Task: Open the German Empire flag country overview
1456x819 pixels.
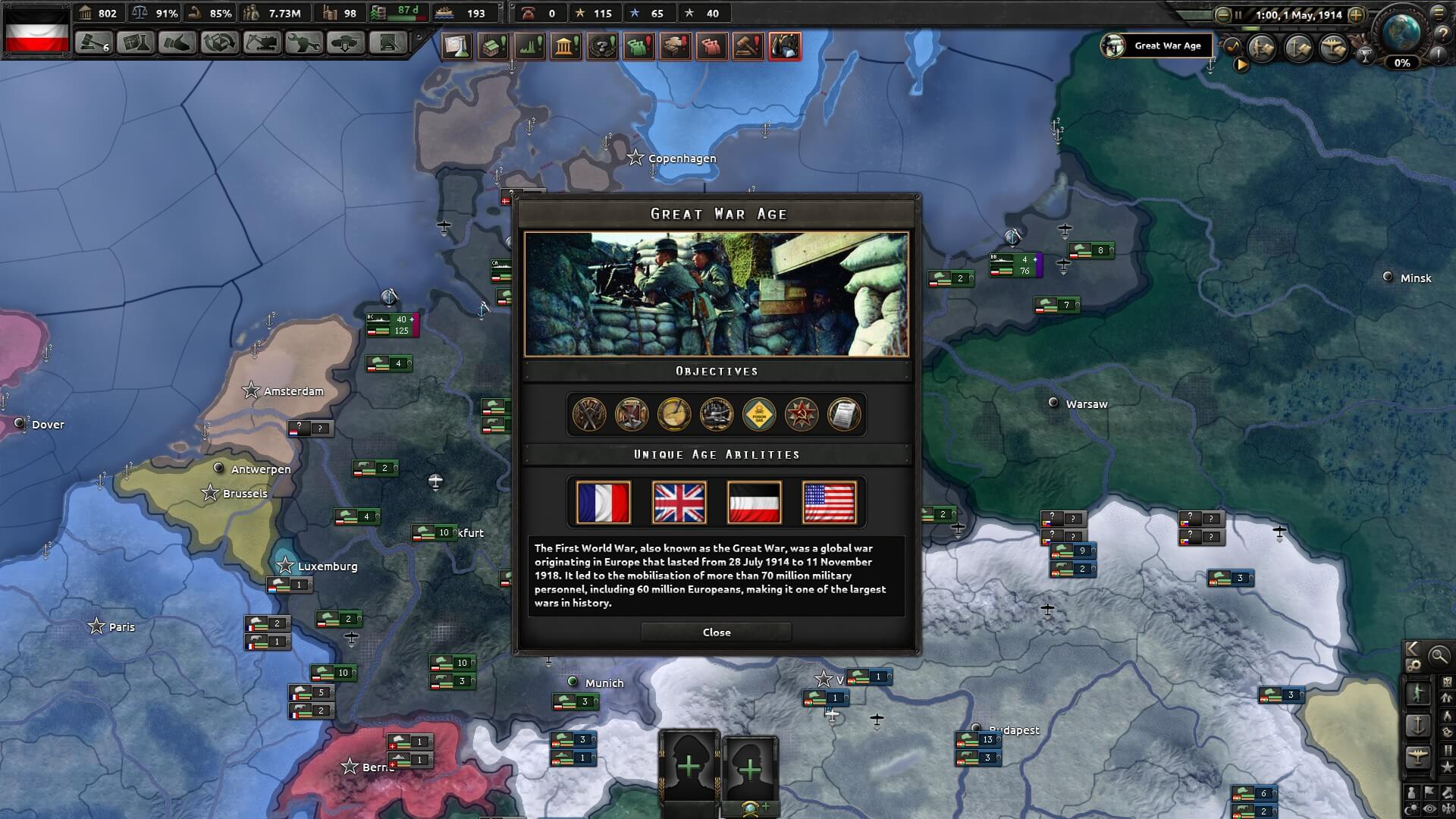Action: [x=37, y=29]
